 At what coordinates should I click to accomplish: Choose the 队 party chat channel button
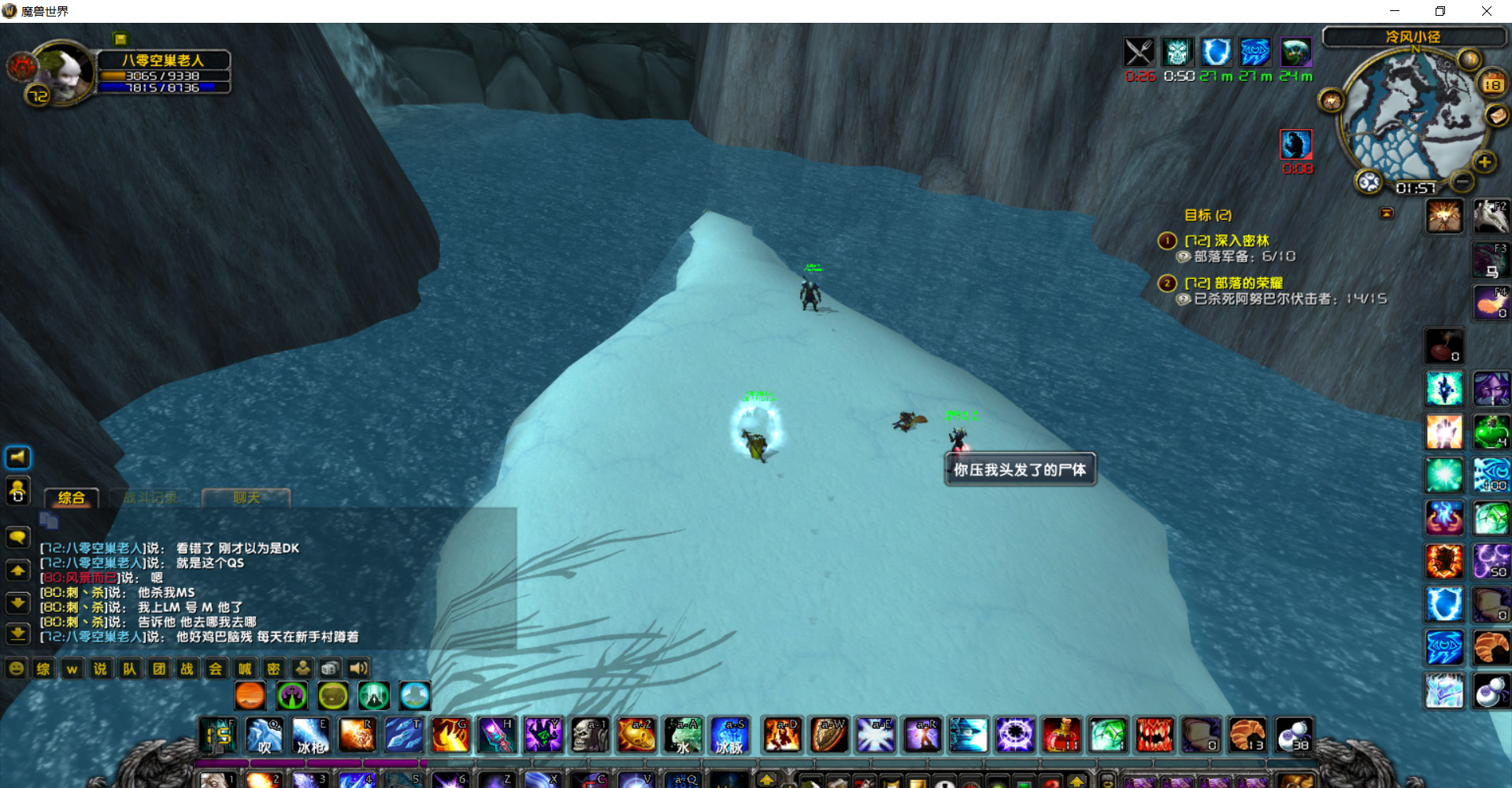pos(129,669)
